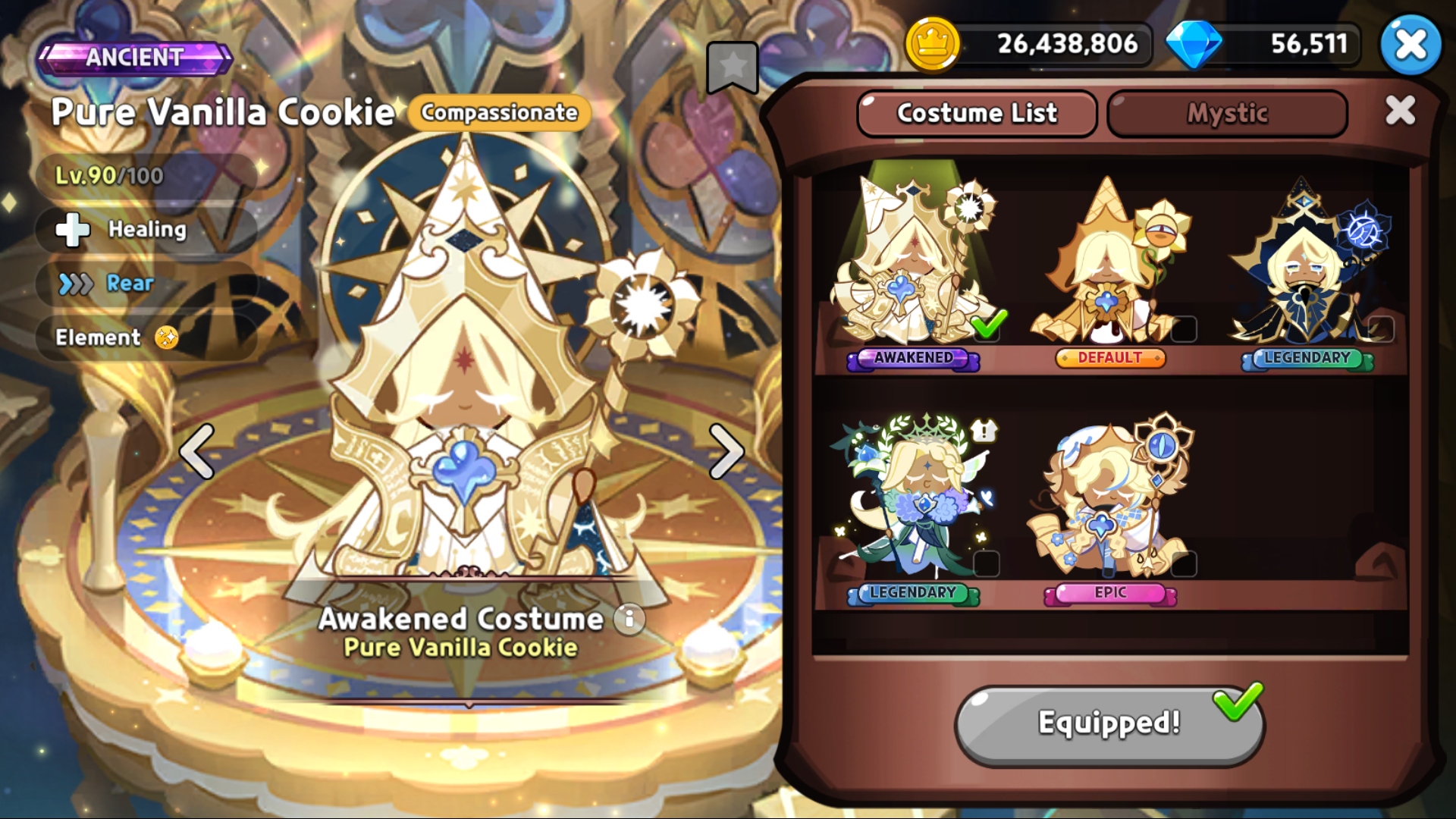Screen dimensions: 1456x819
Task: Tap the Compassionate title badge
Action: pyautogui.click(x=499, y=113)
